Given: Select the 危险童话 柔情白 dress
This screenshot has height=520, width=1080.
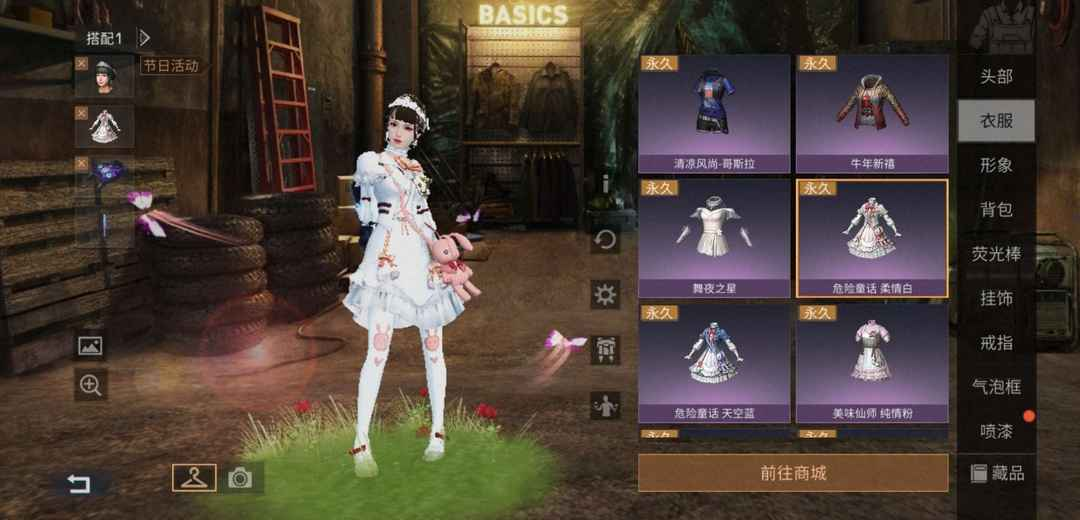Looking at the screenshot, I should point(871,237).
